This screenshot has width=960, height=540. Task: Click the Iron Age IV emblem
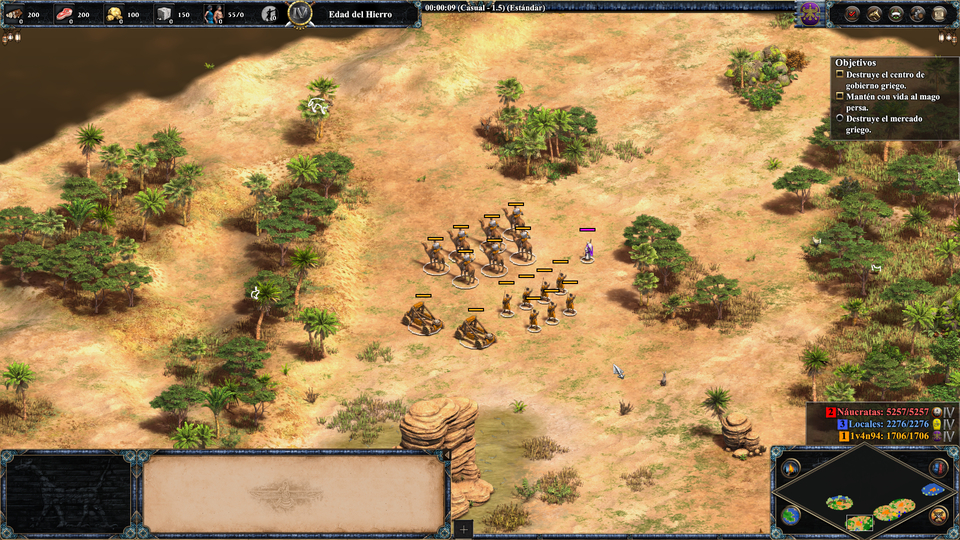click(300, 13)
